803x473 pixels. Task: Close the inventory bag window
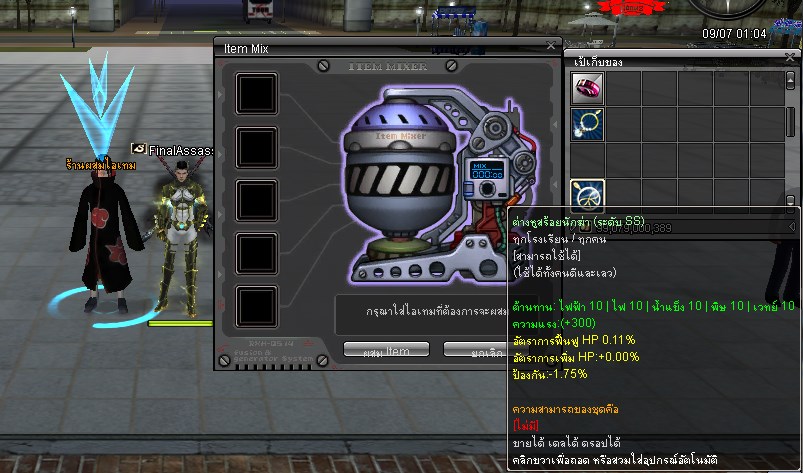tap(791, 60)
